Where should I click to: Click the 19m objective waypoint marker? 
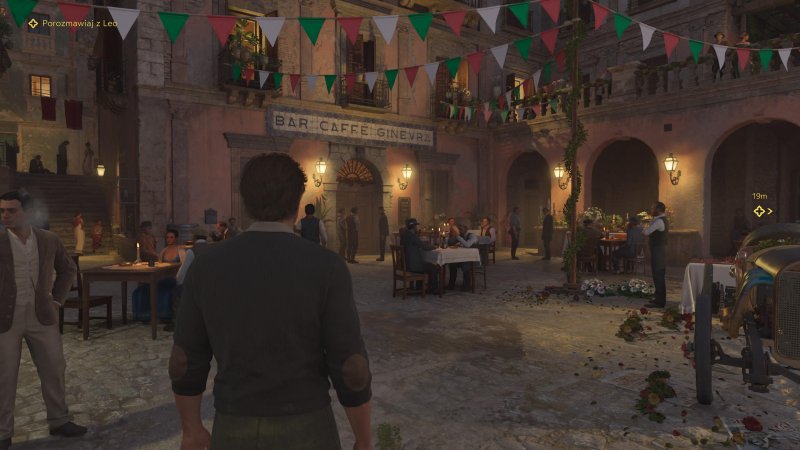(759, 211)
